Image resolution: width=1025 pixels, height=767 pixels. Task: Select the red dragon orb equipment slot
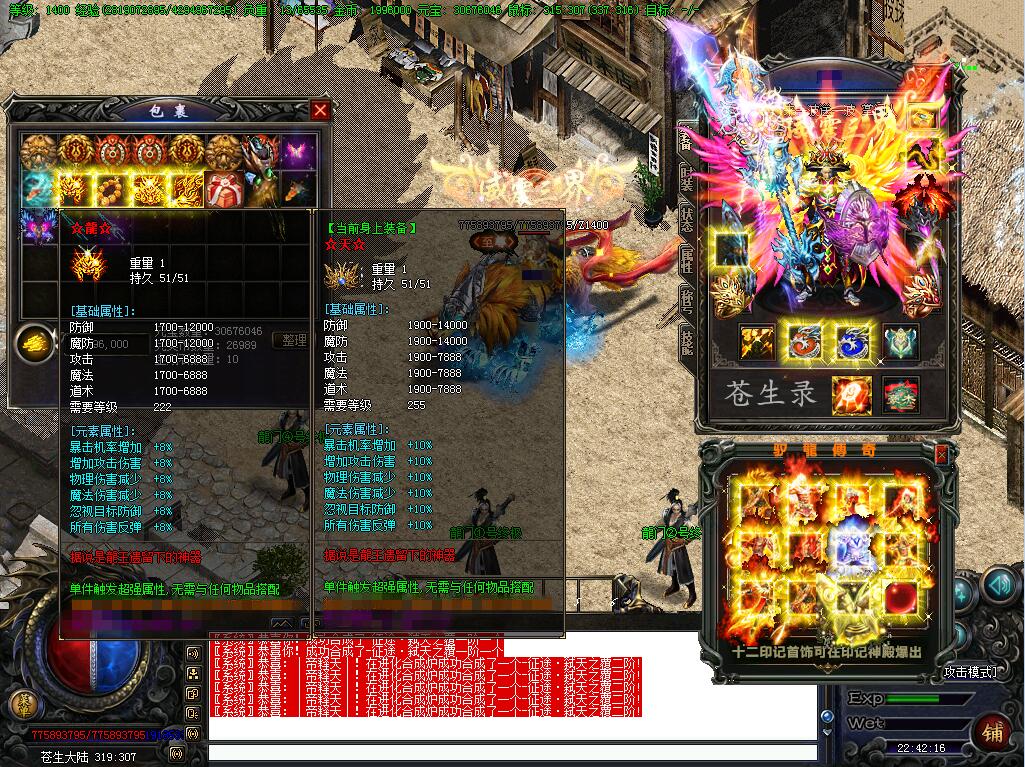pyautogui.click(x=806, y=342)
